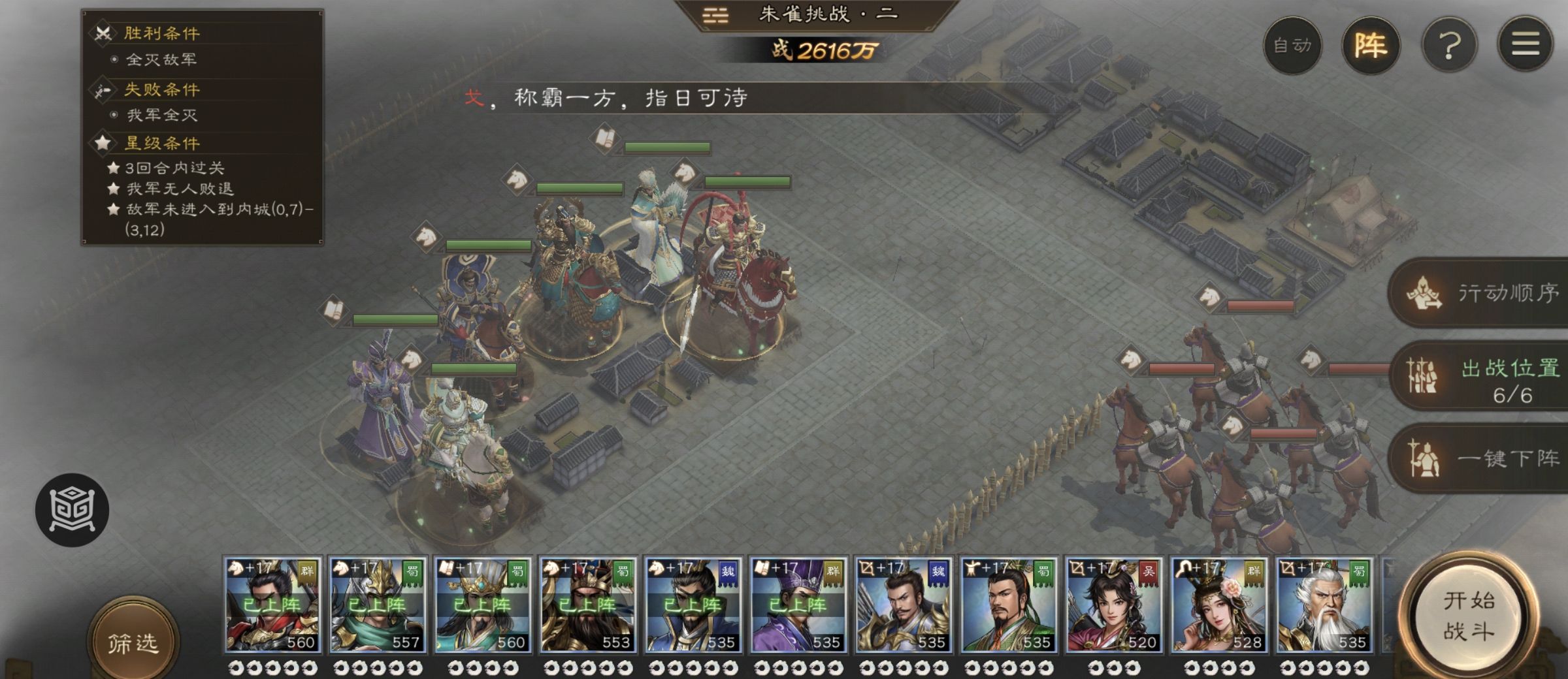Select the undeployed 魏 hero card, 535

pos(904,605)
